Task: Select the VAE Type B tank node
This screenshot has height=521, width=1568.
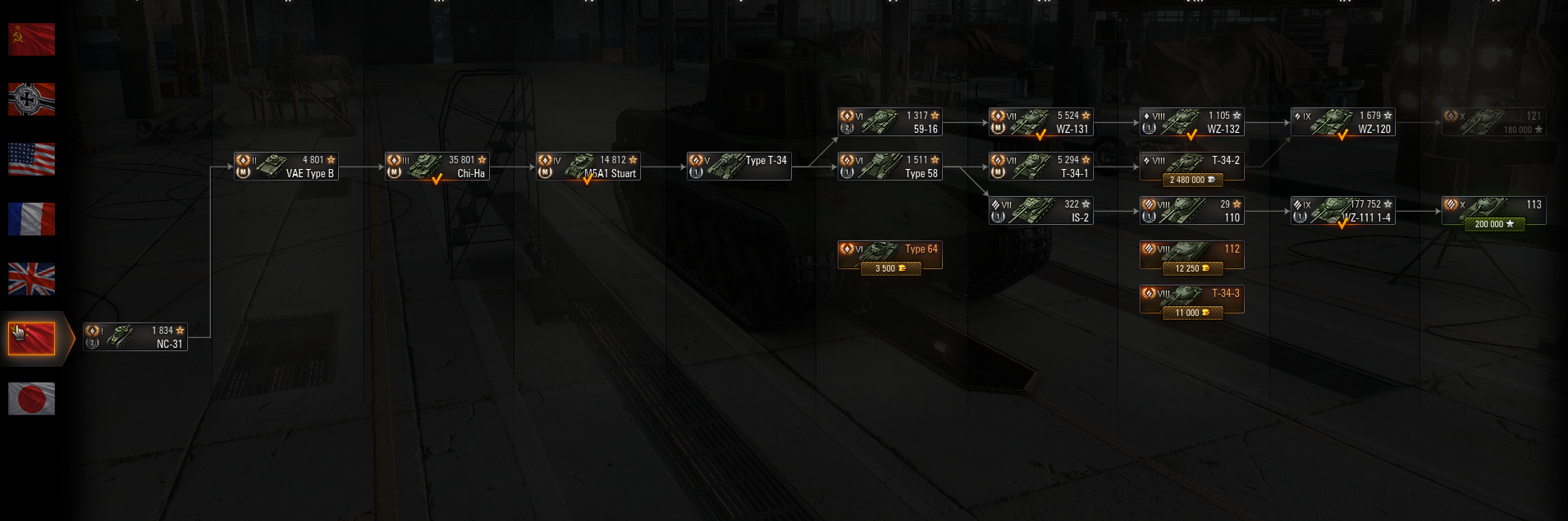Action: click(x=286, y=167)
